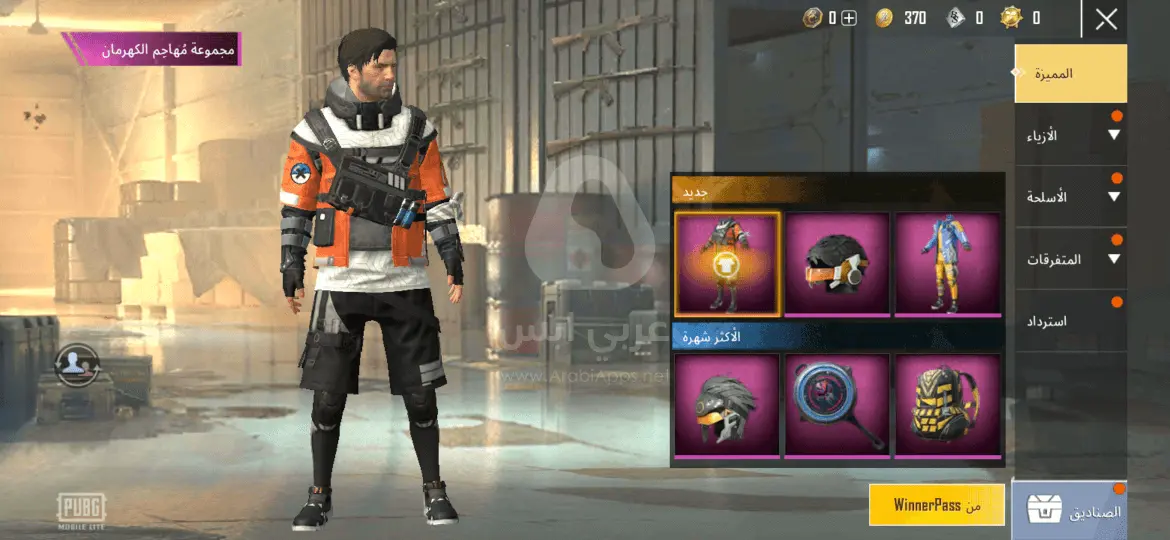
Task: Select the black helmet with orange goggles
Action: pyautogui.click(x=837, y=264)
